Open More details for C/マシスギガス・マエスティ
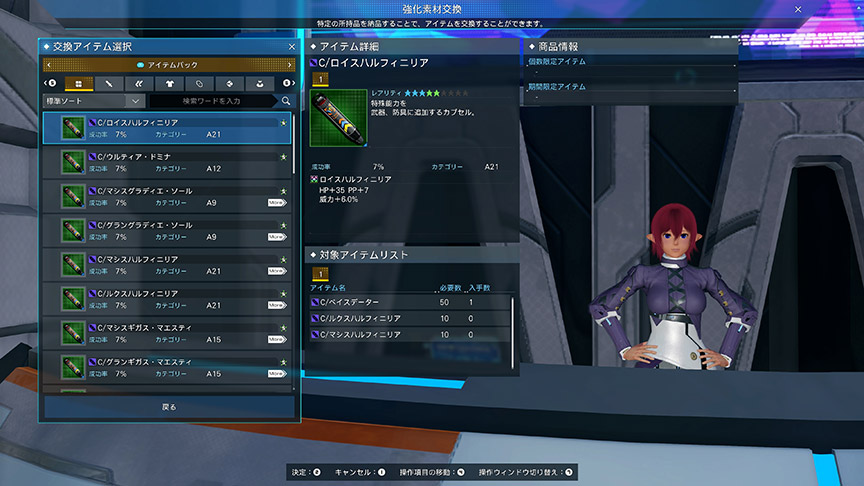The width and height of the screenshot is (864, 486). (x=277, y=339)
